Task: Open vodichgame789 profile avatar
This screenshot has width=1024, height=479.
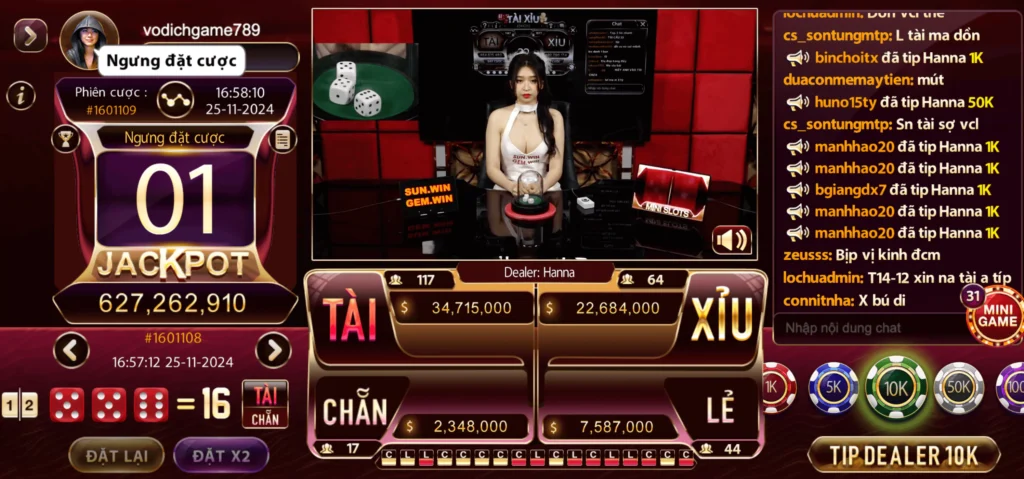Action: coord(84,40)
